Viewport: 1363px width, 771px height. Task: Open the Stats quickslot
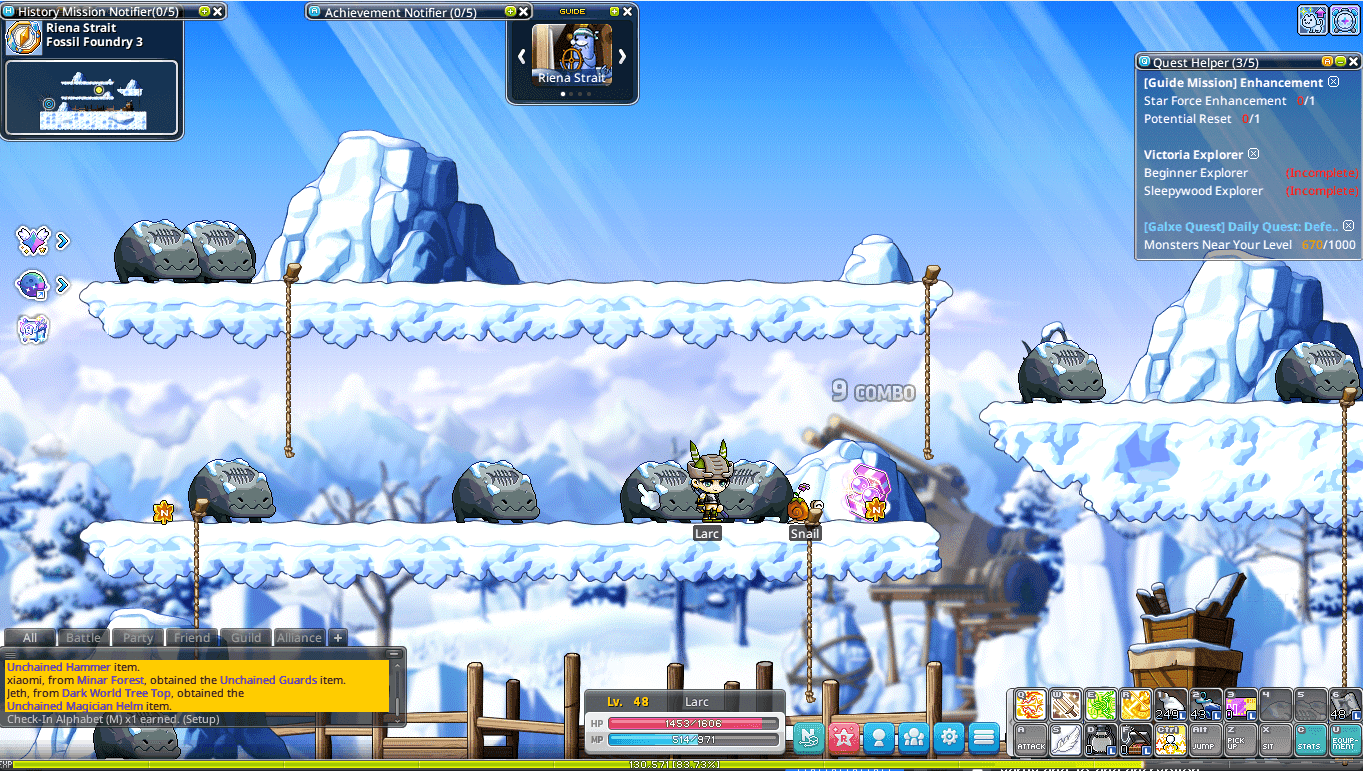click(x=1309, y=738)
